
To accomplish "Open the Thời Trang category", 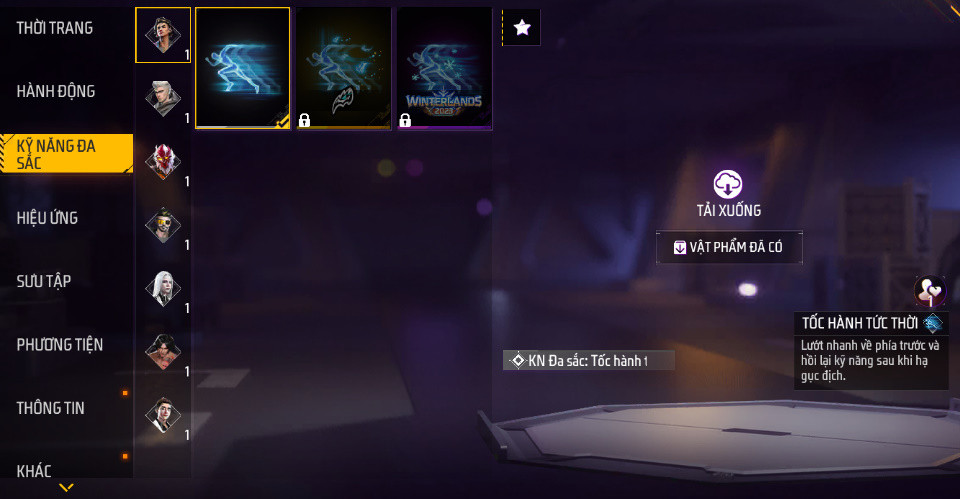I will pyautogui.click(x=55, y=28).
